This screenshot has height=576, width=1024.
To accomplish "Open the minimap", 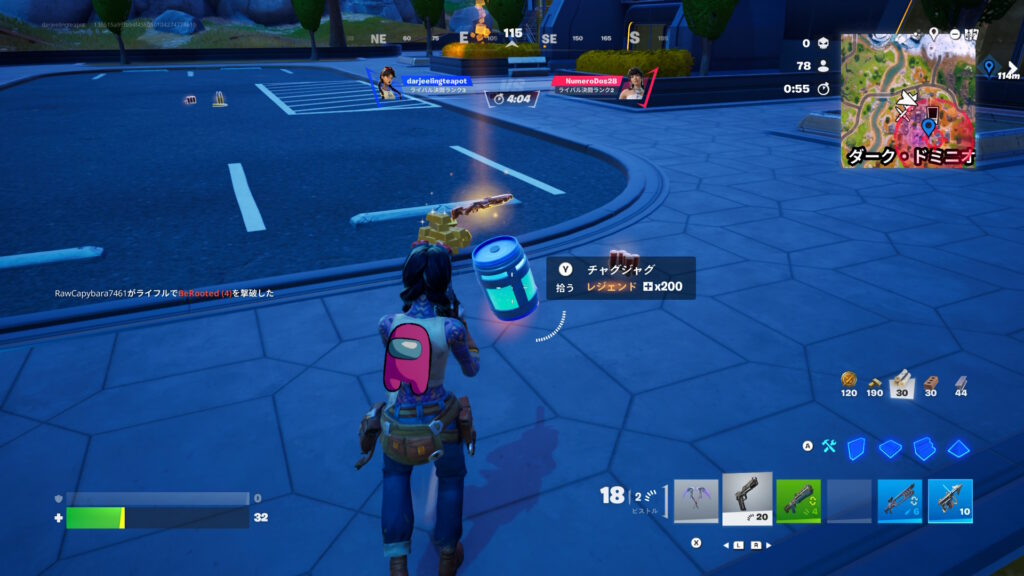I will coord(907,99).
